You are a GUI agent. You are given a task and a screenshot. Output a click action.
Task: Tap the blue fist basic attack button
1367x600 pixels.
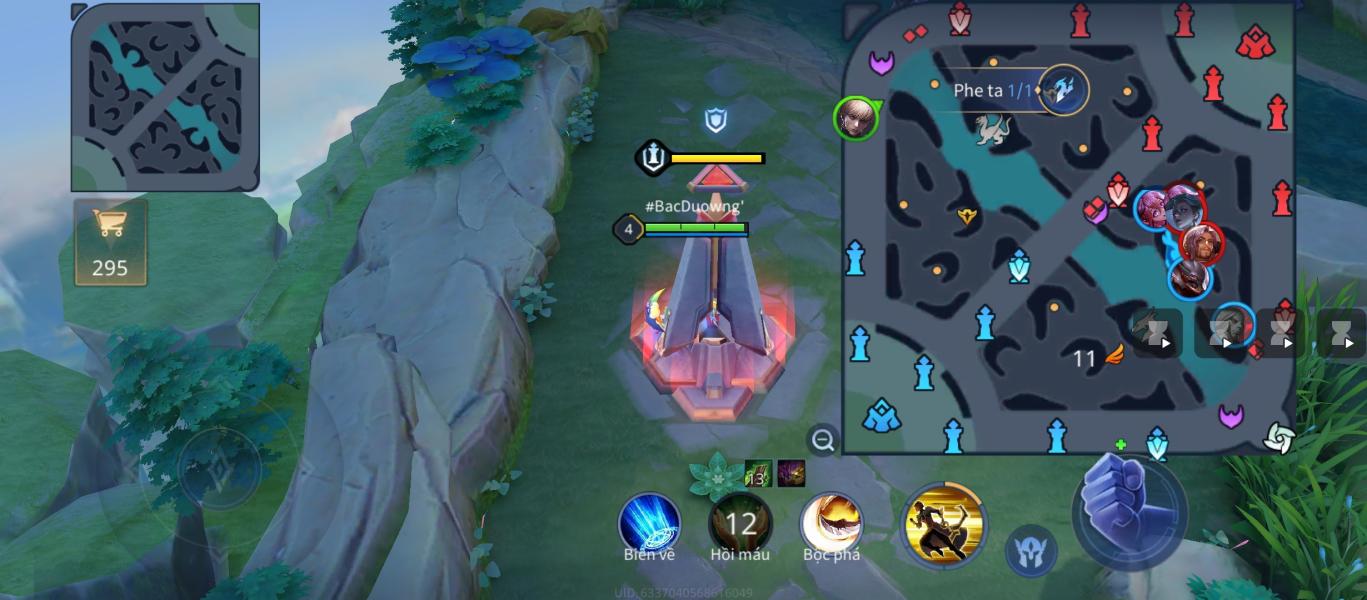1129,507
